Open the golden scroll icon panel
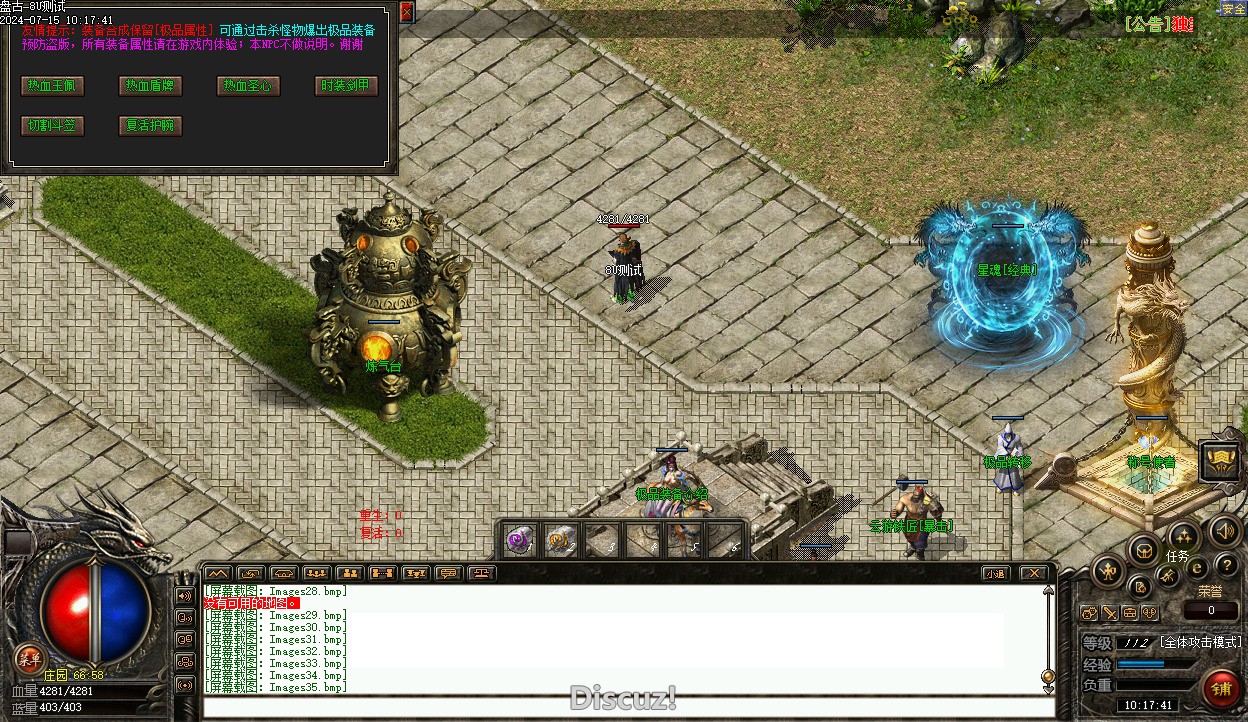1248x722 pixels. tap(1220, 459)
